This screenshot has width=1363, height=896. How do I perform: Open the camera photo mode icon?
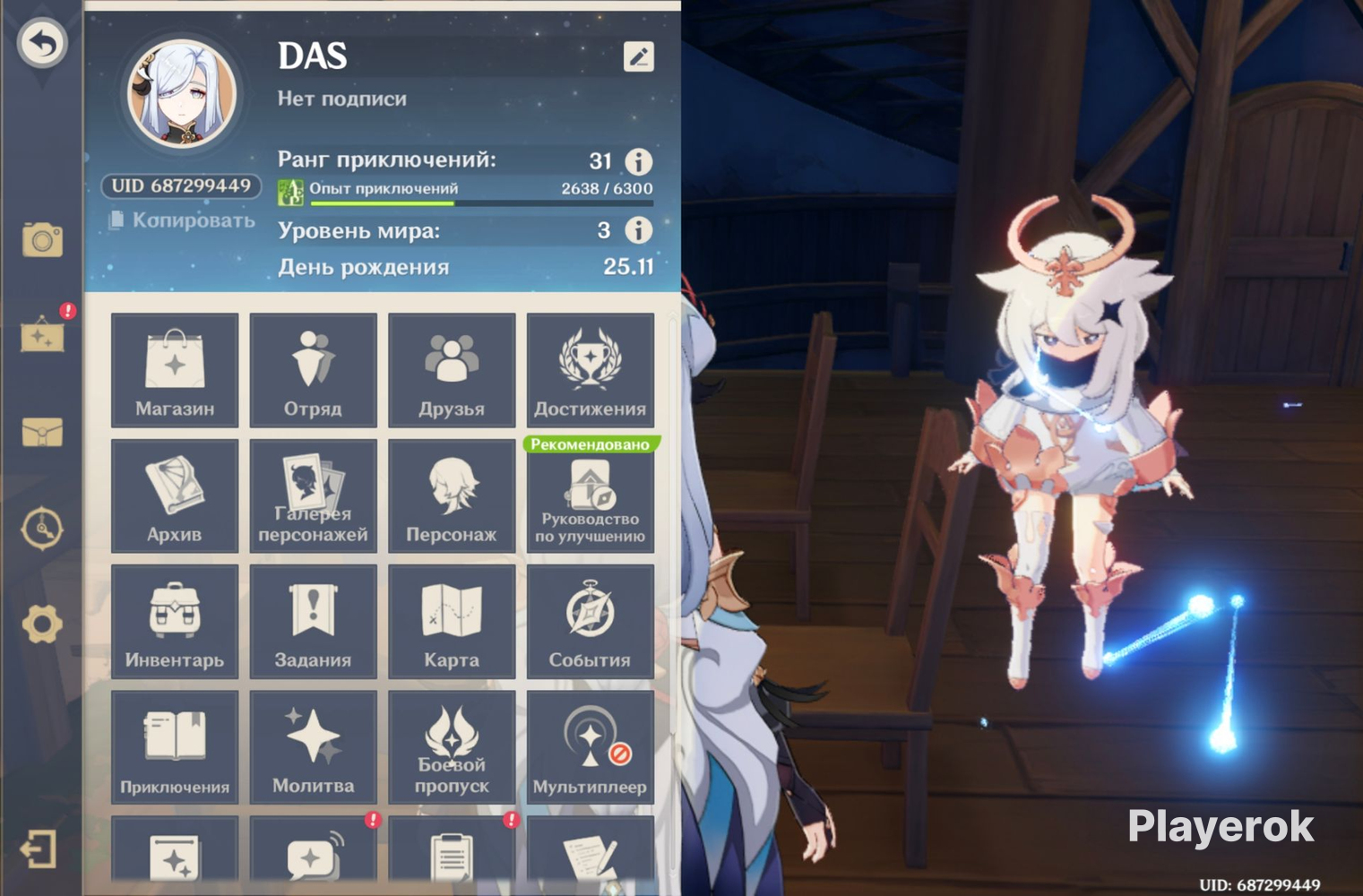tap(42, 239)
